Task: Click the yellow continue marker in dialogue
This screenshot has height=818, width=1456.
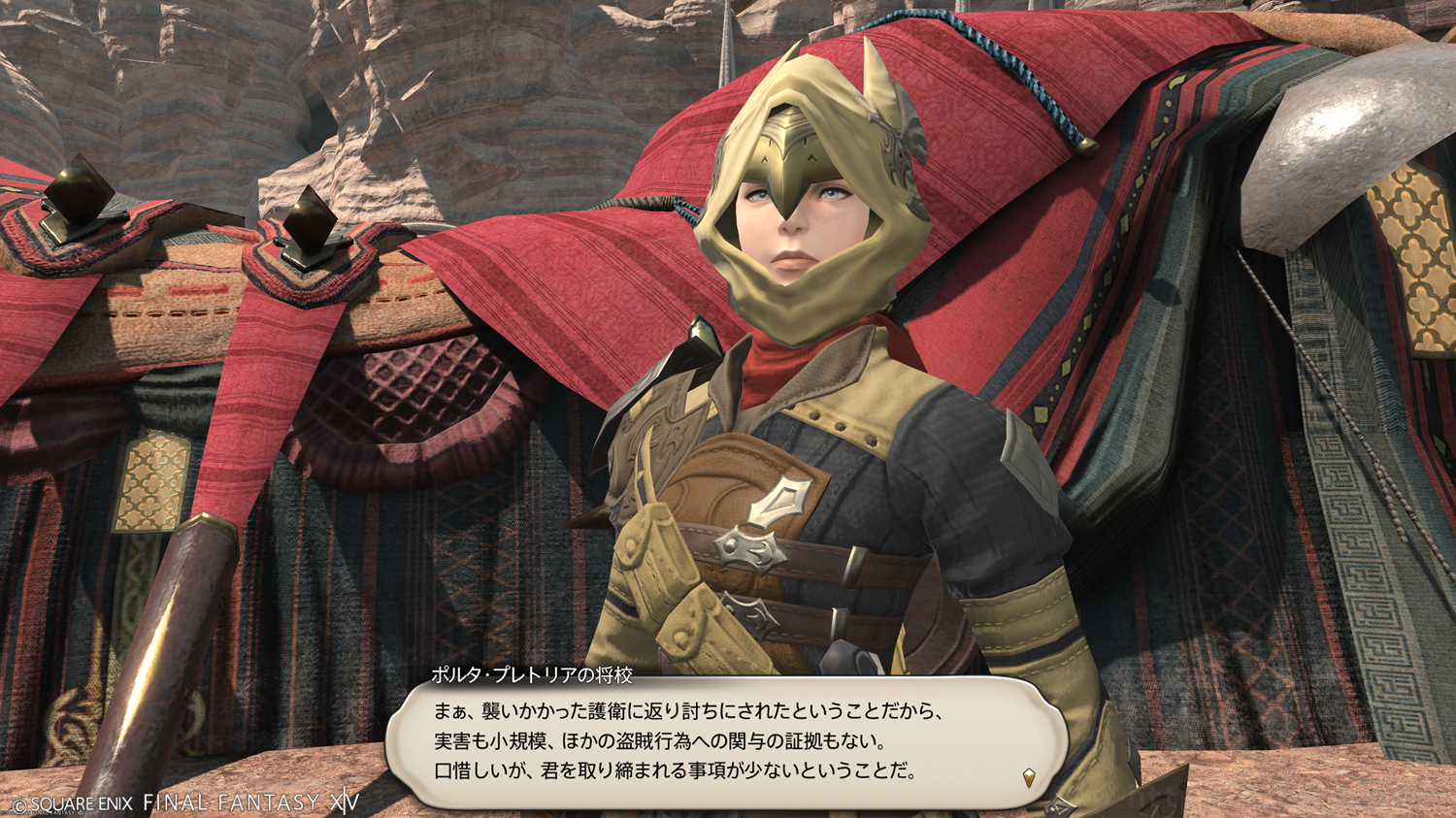Action: [x=1029, y=777]
